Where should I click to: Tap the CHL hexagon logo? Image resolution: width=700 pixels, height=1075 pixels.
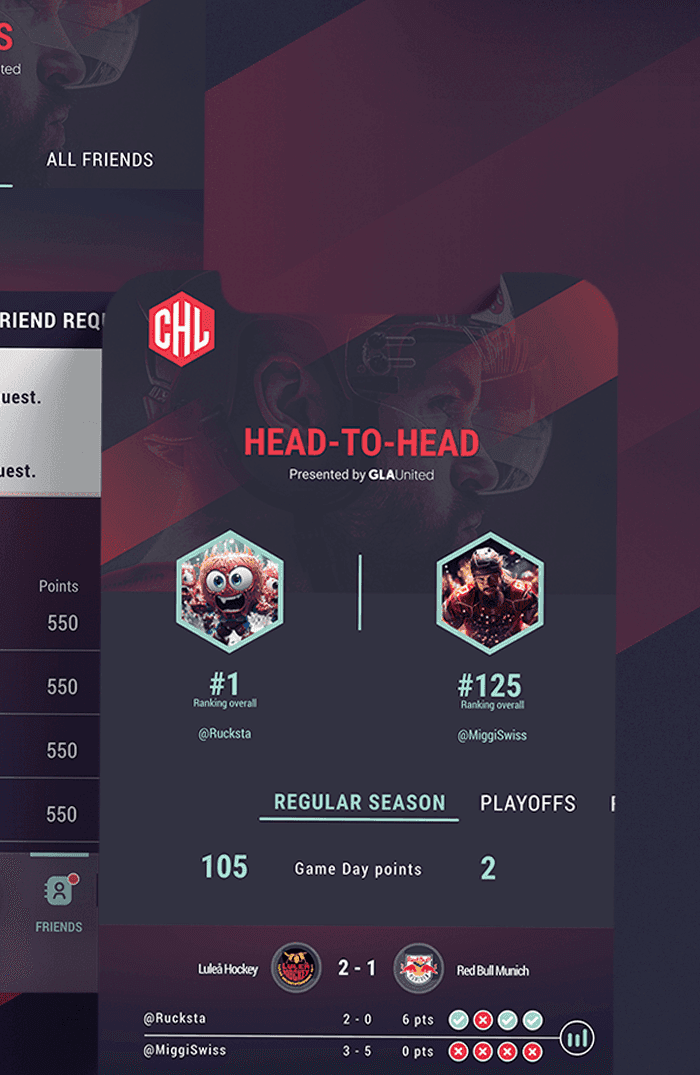pos(181,331)
